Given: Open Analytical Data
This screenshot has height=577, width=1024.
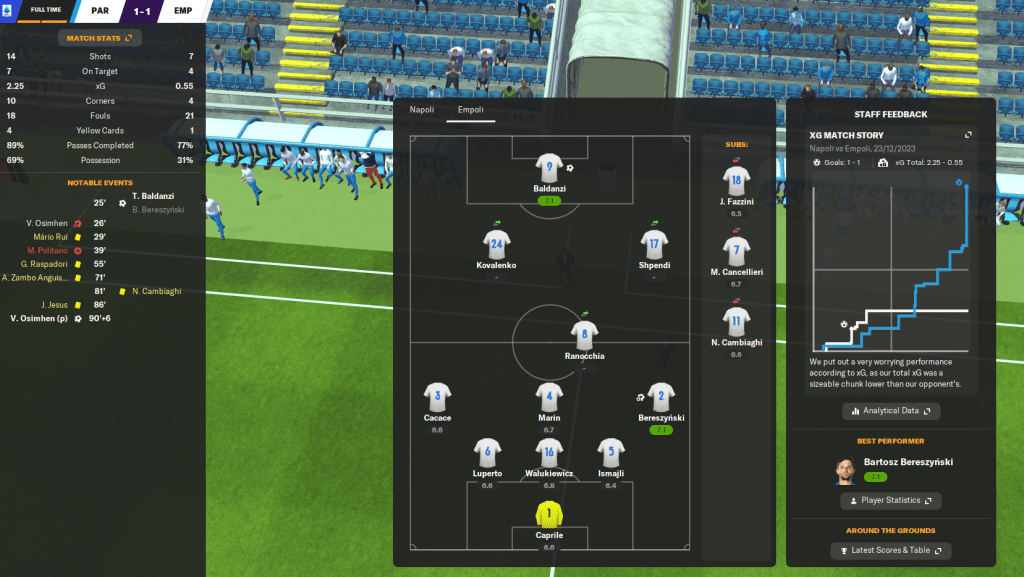Looking at the screenshot, I should (890, 411).
